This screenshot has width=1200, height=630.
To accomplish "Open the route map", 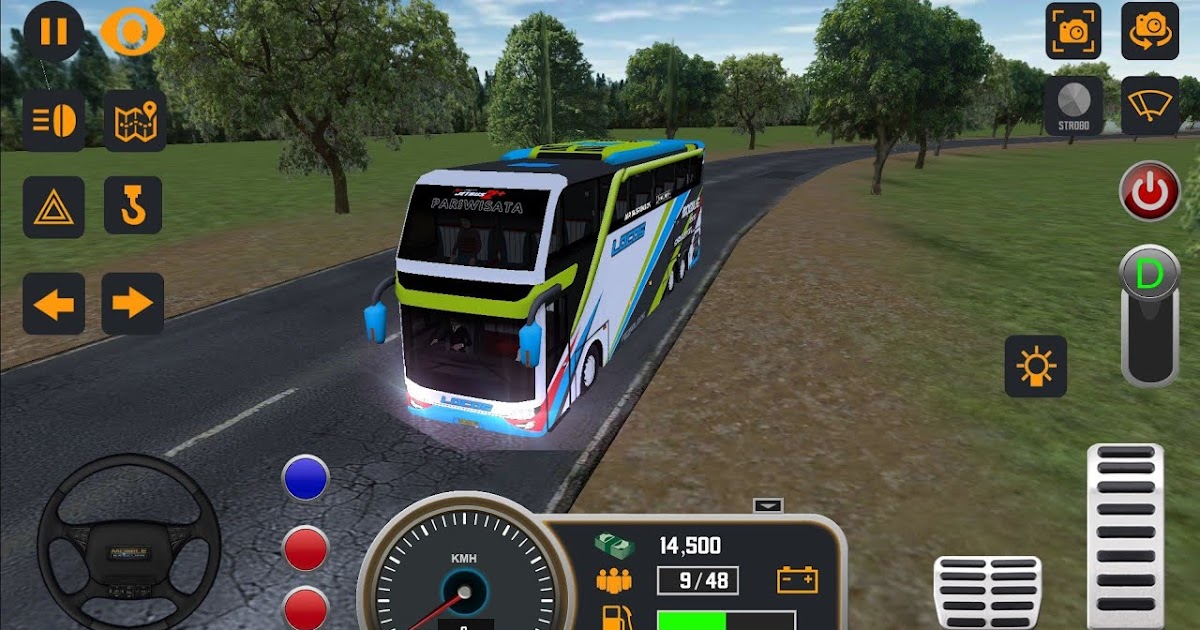I will pos(134,121).
